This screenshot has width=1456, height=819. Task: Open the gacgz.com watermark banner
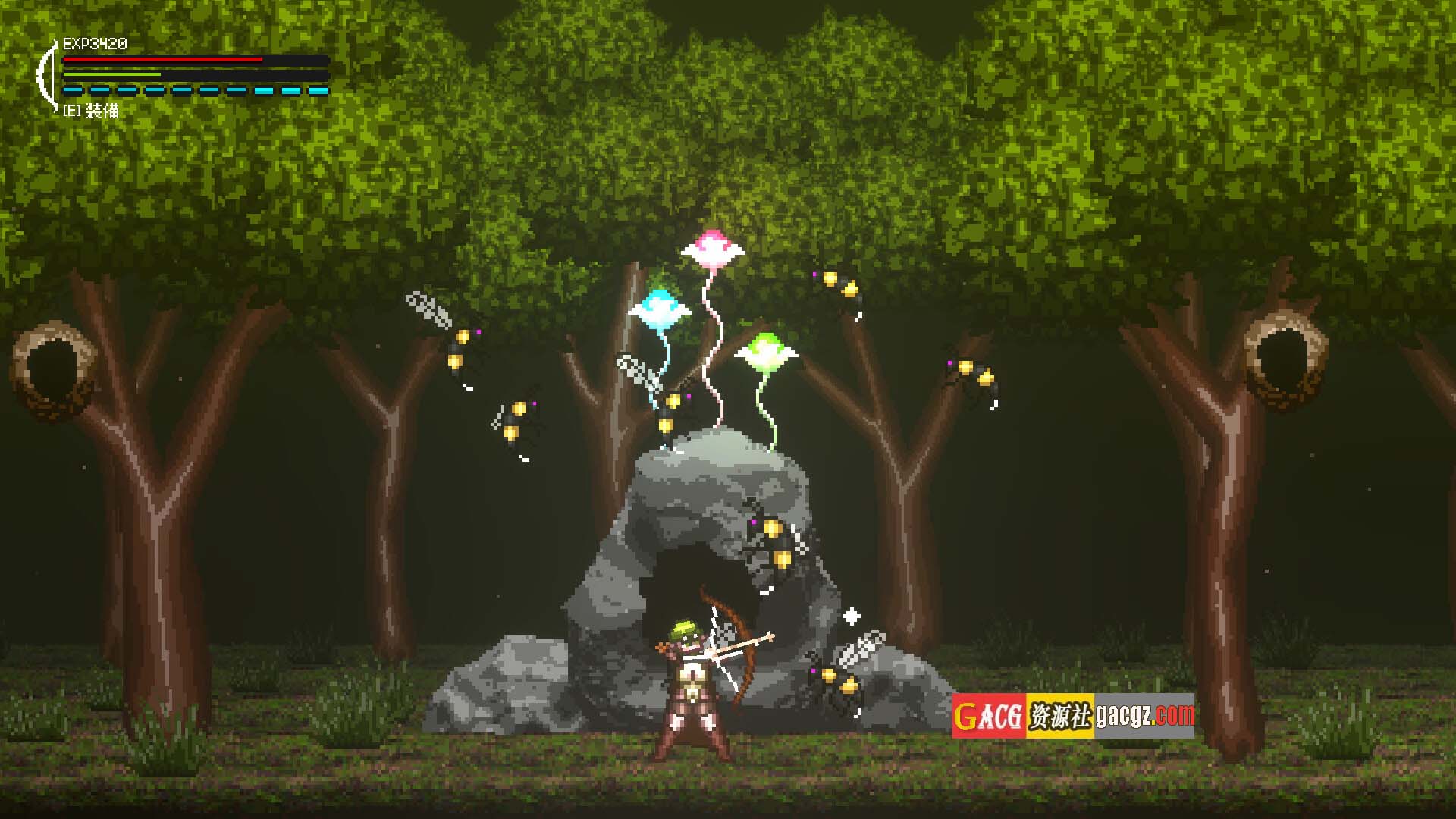1072,715
